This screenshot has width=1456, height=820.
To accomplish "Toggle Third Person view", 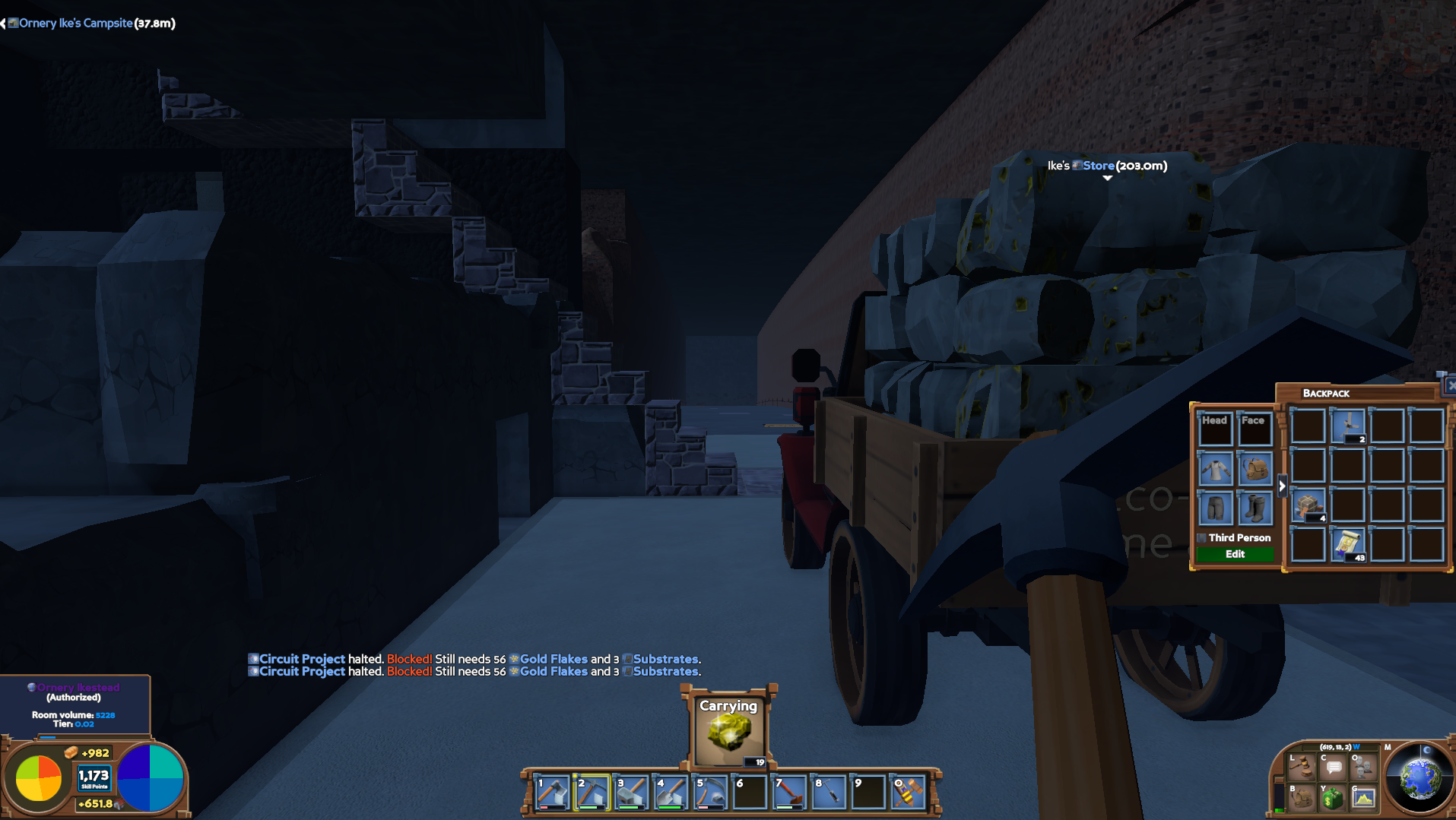I will point(1202,537).
